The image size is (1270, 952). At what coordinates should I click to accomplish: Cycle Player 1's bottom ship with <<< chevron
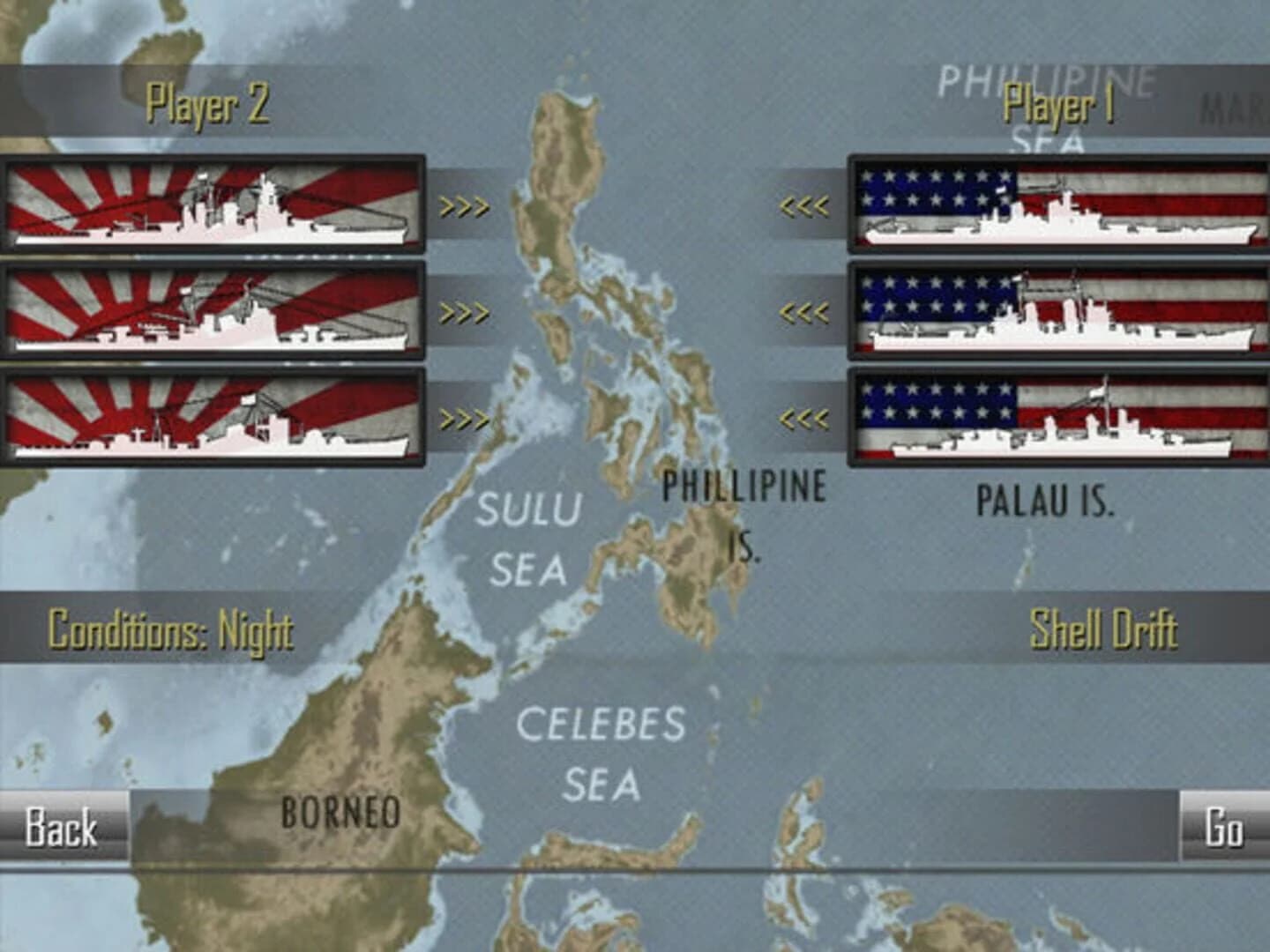coord(805,416)
